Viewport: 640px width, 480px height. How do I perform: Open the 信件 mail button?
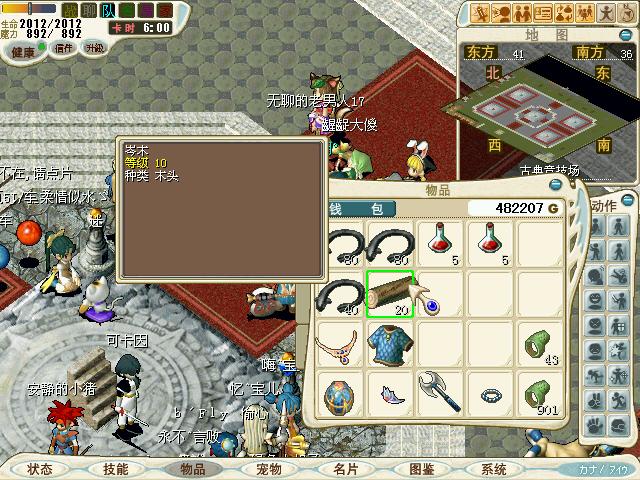click(65, 48)
